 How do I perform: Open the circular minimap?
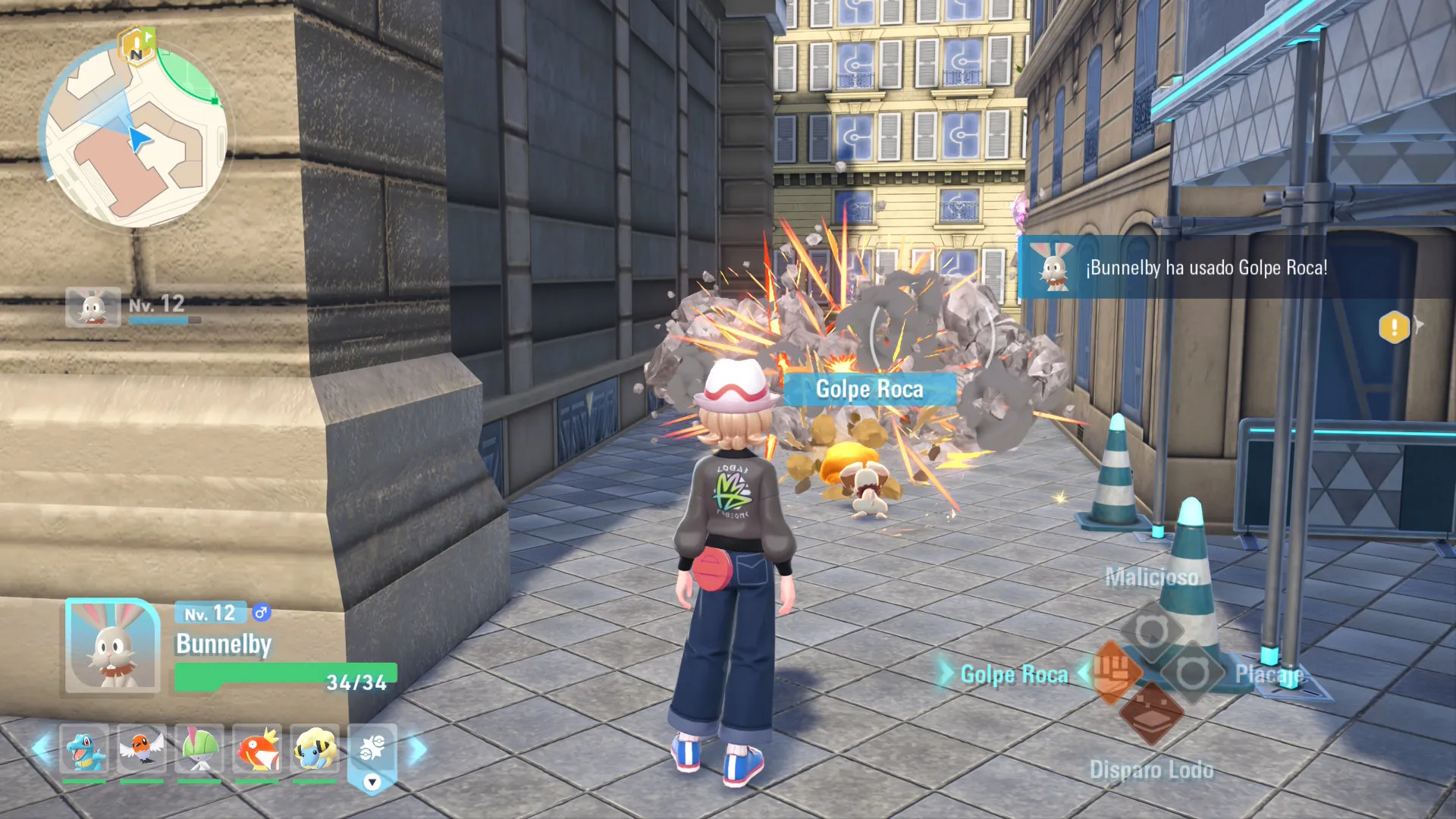[x=135, y=136]
